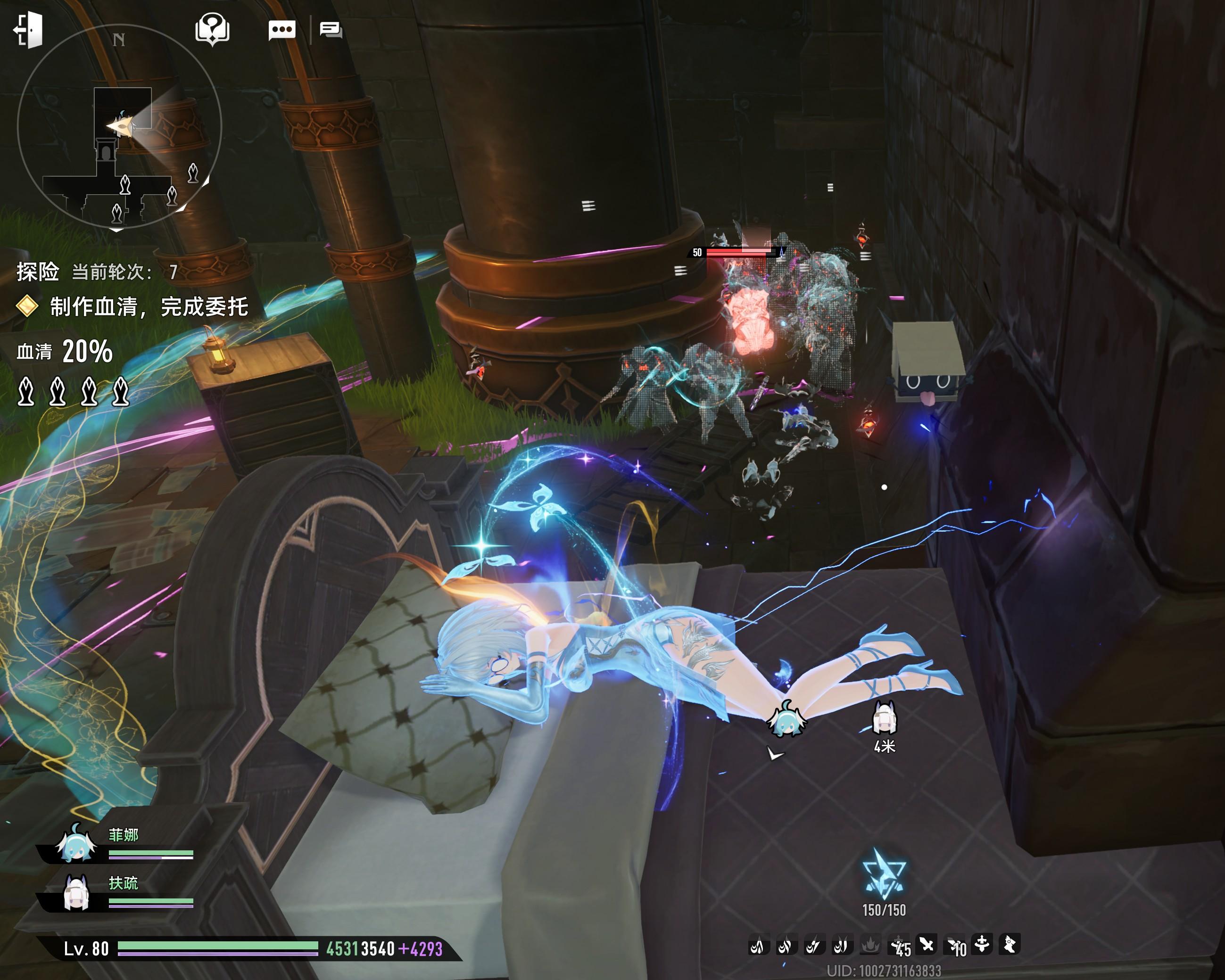
Task: Click the exit door icon
Action: coord(28,30)
